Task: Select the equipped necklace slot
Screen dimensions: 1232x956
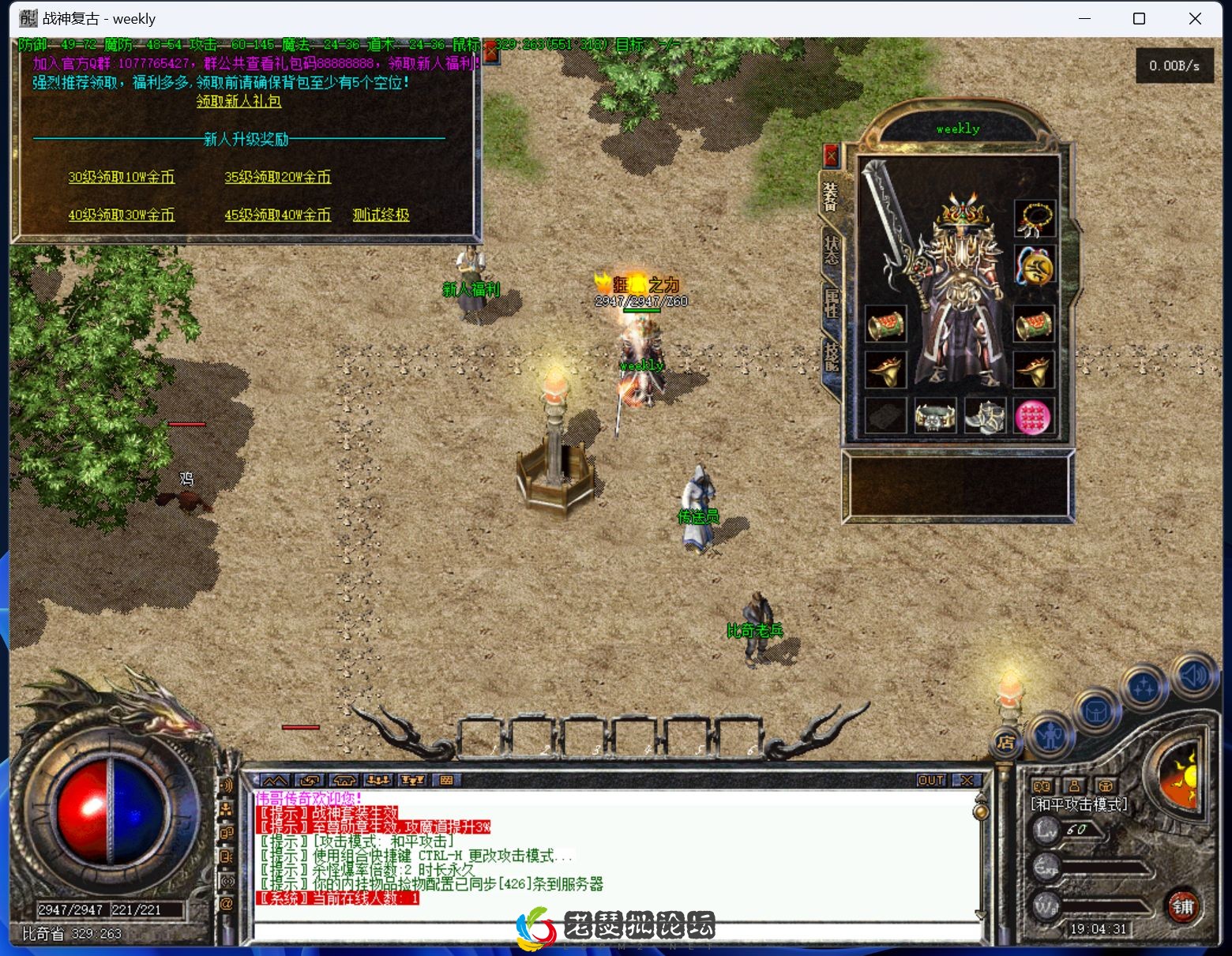Action: pyautogui.click(x=1035, y=219)
